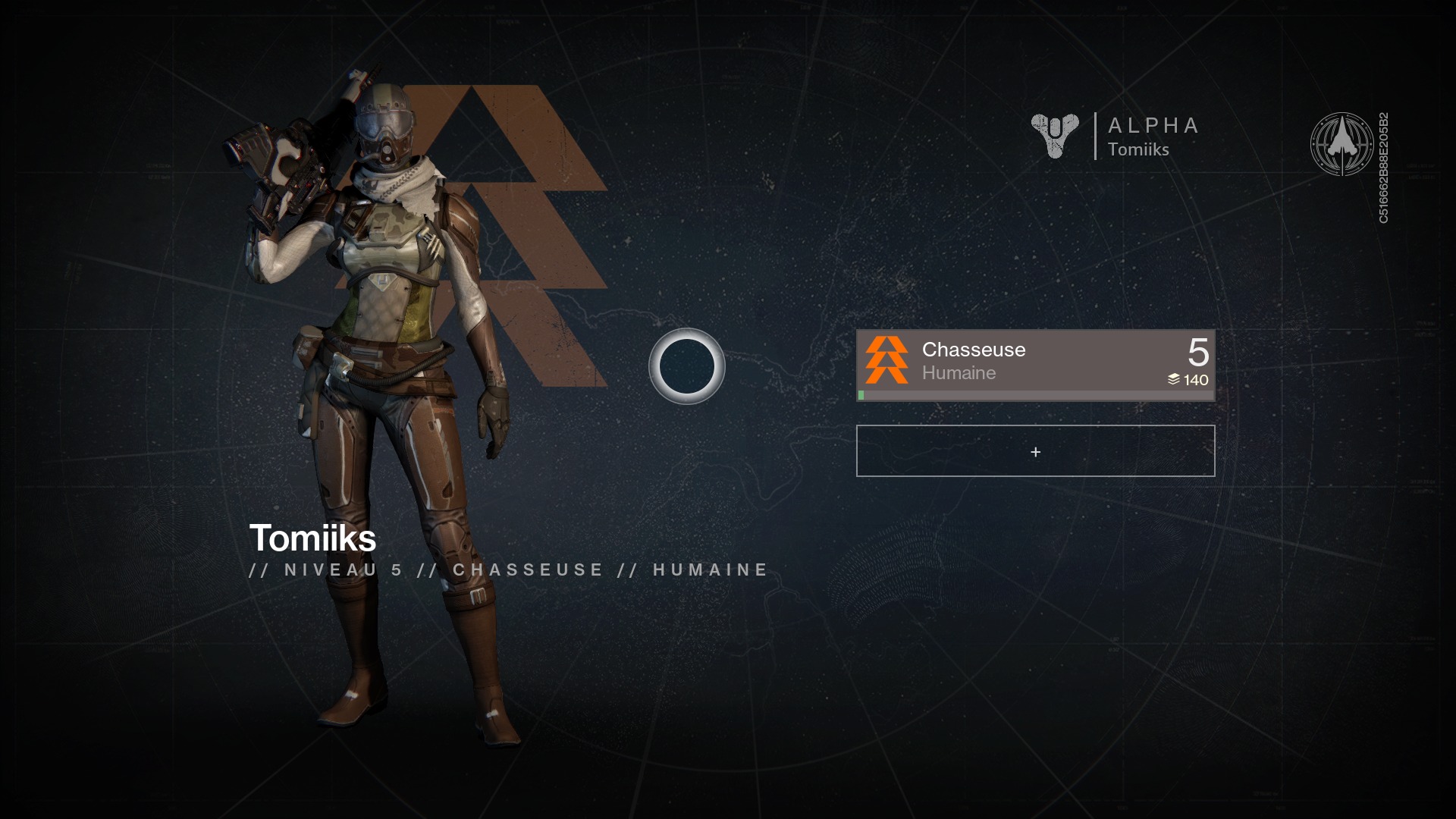Create a new character with the plus slot
The width and height of the screenshot is (1456, 819).
point(1035,451)
